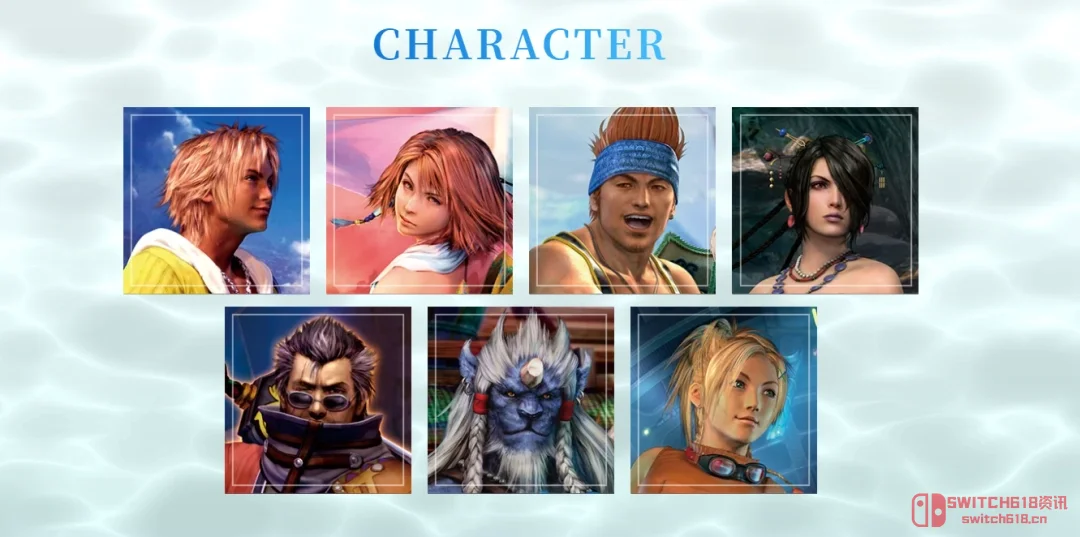This screenshot has height=537, width=1080.
Task: Choose Yuna's portrait tile
Action: point(419,201)
